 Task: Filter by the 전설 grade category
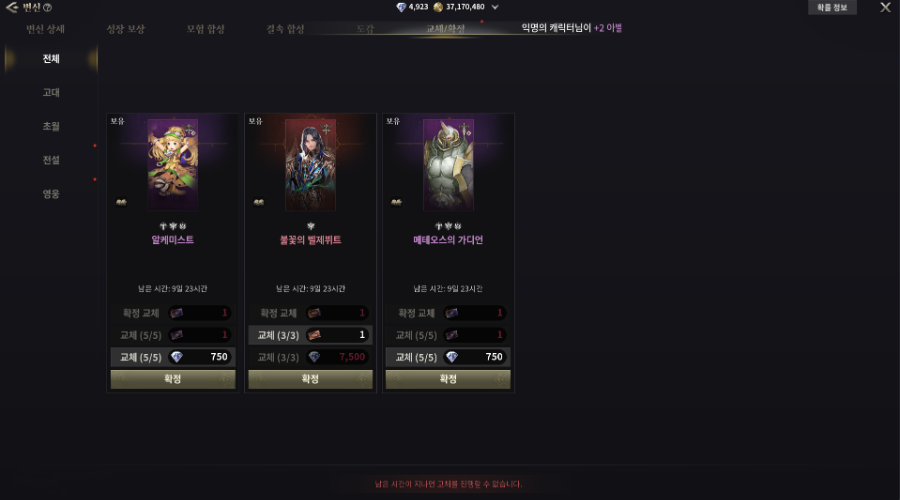click(51, 160)
